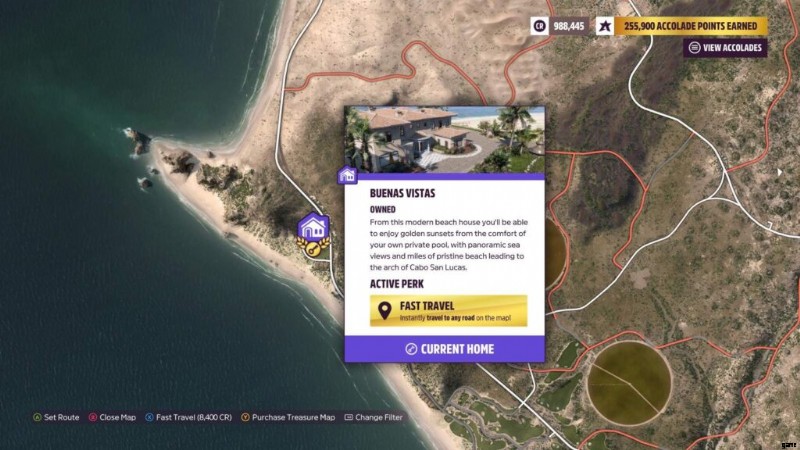Select the Buenas Vistas house map marker
The height and width of the screenshot is (450, 800).
click(314, 229)
